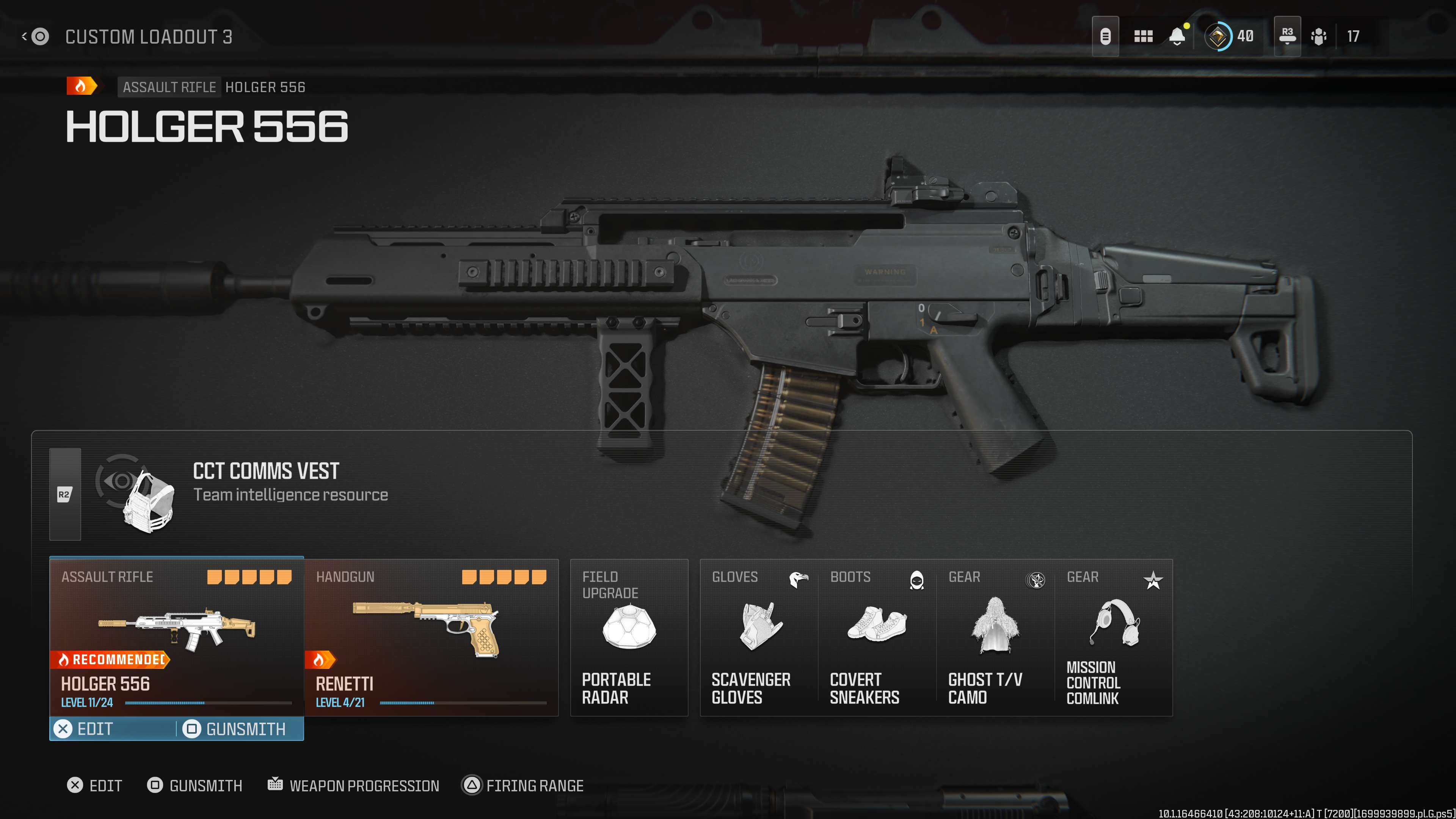Open Weapon Progression from the bottom bar
The image size is (1456, 819).
click(354, 786)
